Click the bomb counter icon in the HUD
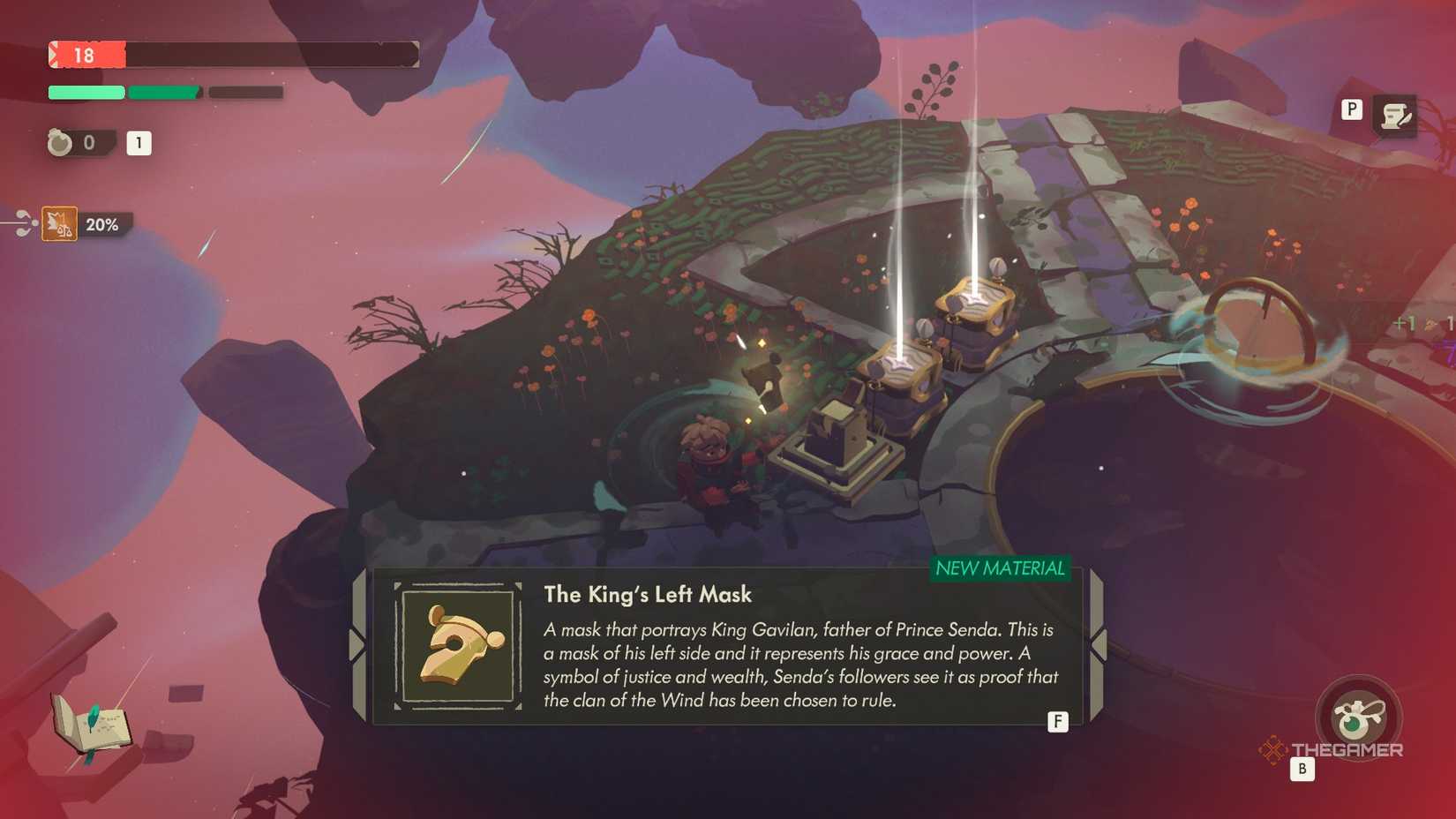The image size is (1456, 819). (58, 142)
